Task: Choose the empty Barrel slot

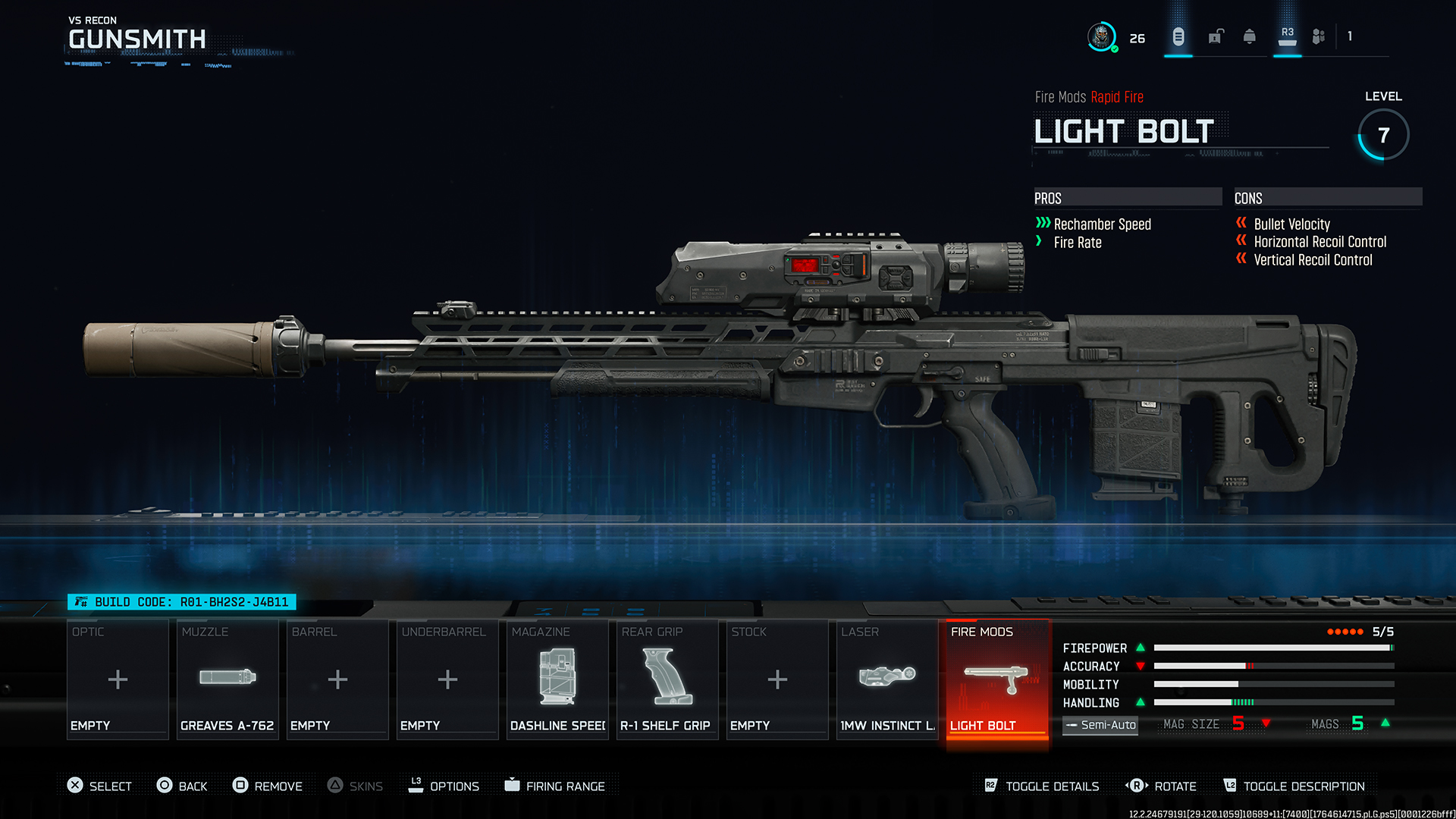Action: pyautogui.click(x=337, y=679)
